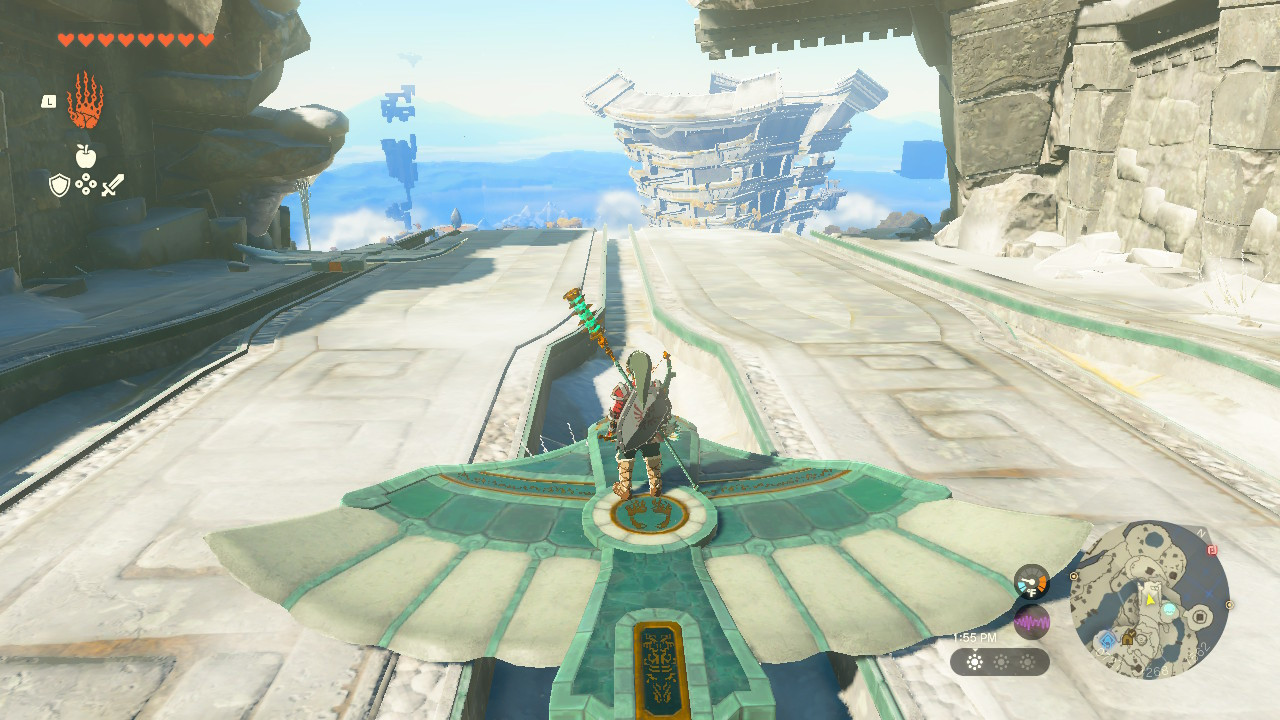Open the shield quick-select icon
Image resolution: width=1280 pixels, height=720 pixels.
[59, 185]
